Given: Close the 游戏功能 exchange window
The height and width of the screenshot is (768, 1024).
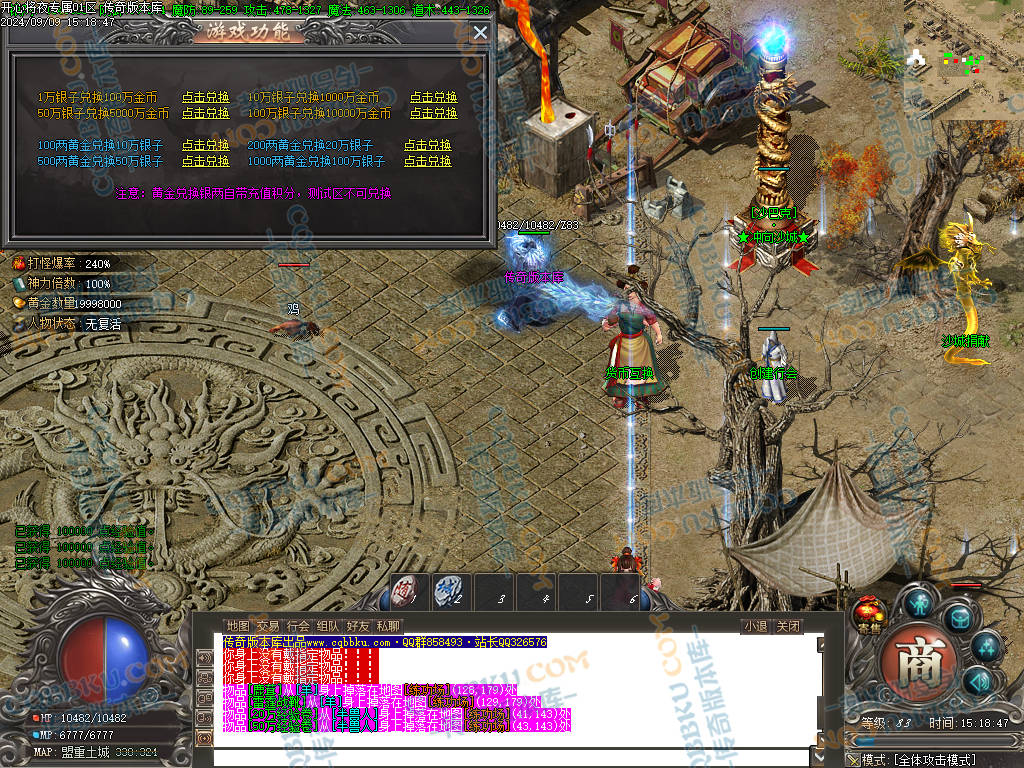Looking at the screenshot, I should pyautogui.click(x=480, y=32).
